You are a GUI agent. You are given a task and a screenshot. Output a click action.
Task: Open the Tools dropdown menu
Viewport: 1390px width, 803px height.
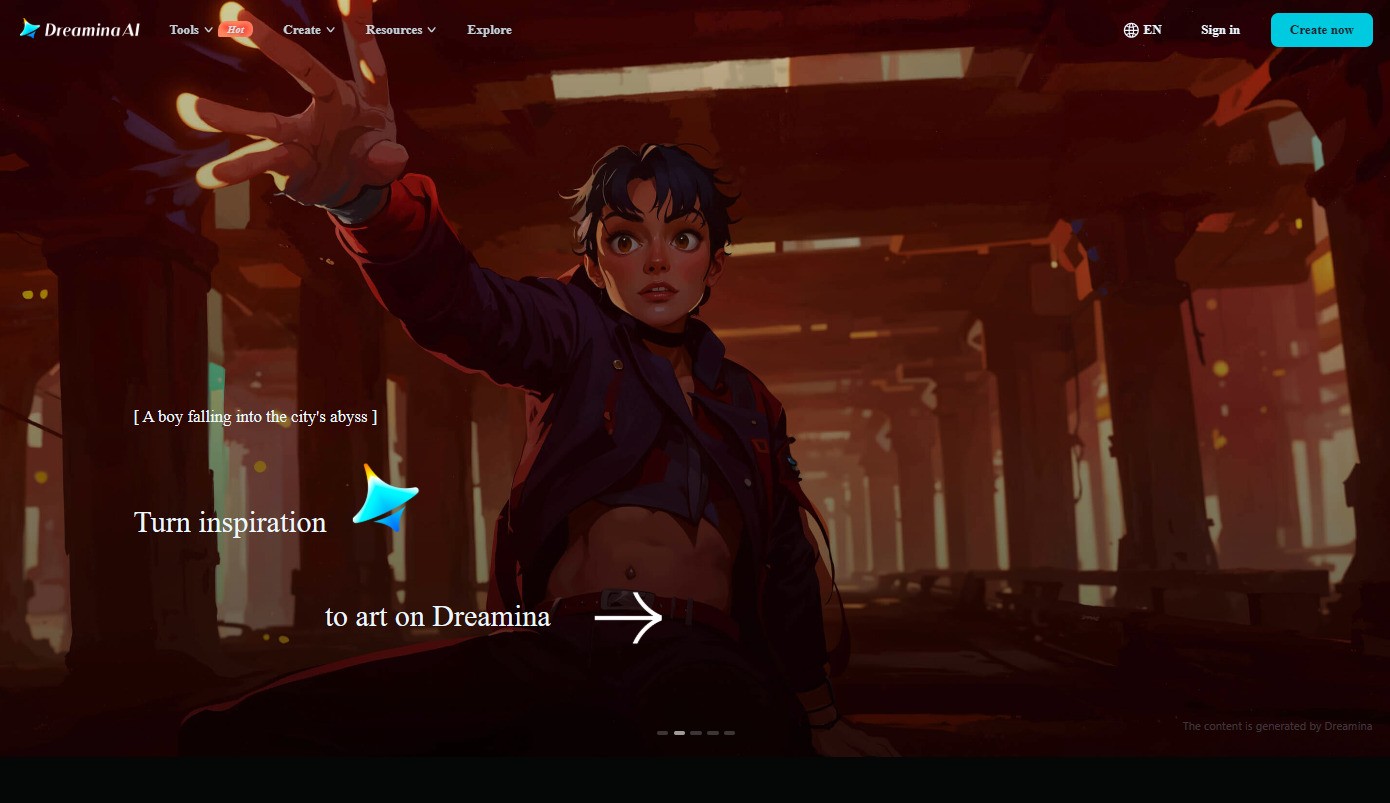[185, 30]
